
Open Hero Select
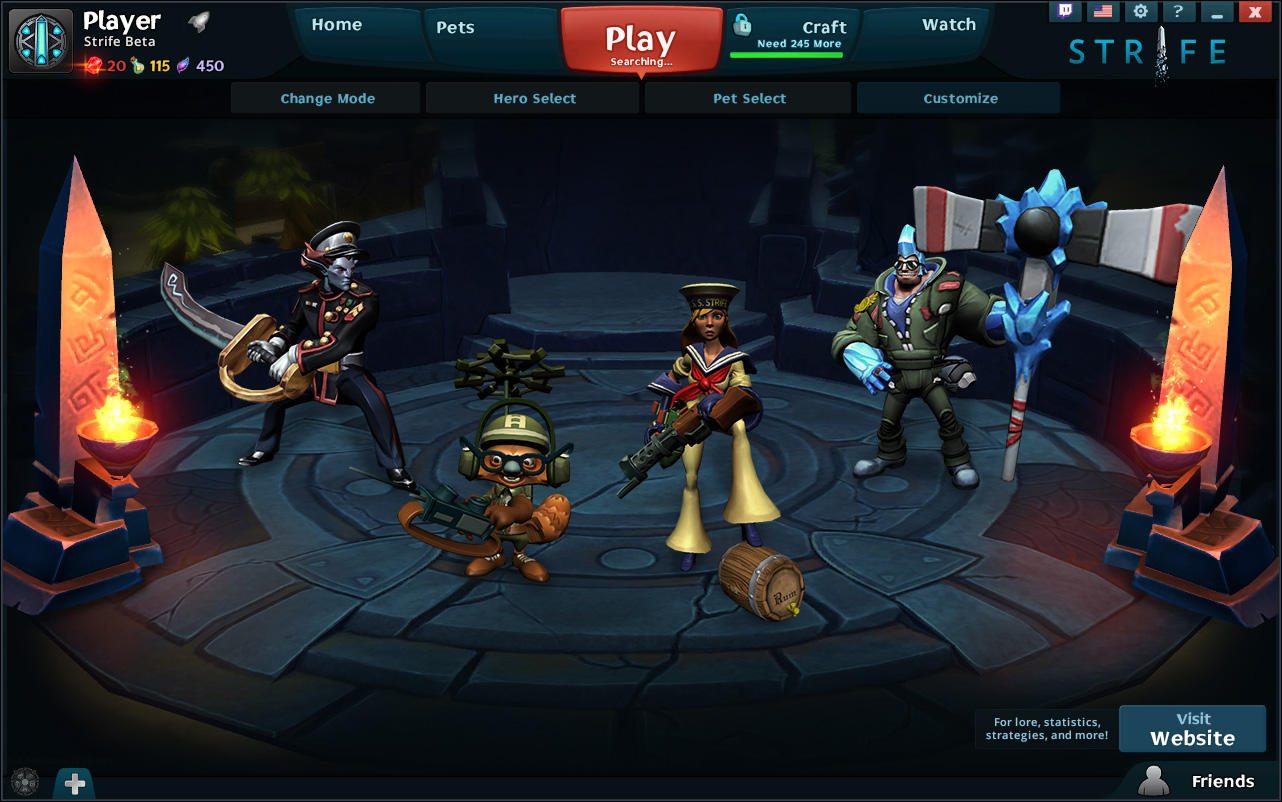click(534, 99)
